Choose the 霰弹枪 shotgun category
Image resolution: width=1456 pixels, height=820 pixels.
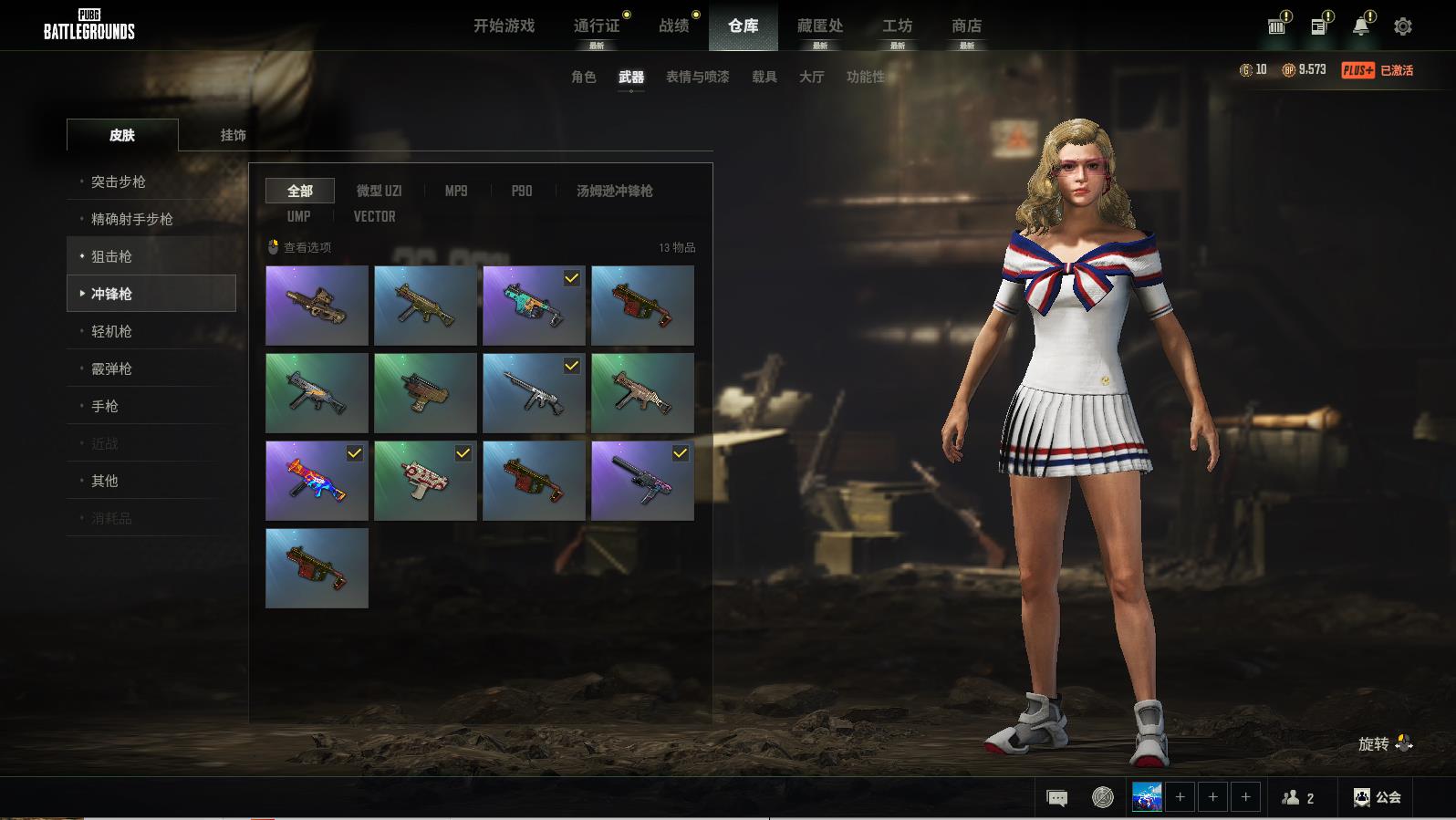pos(111,368)
